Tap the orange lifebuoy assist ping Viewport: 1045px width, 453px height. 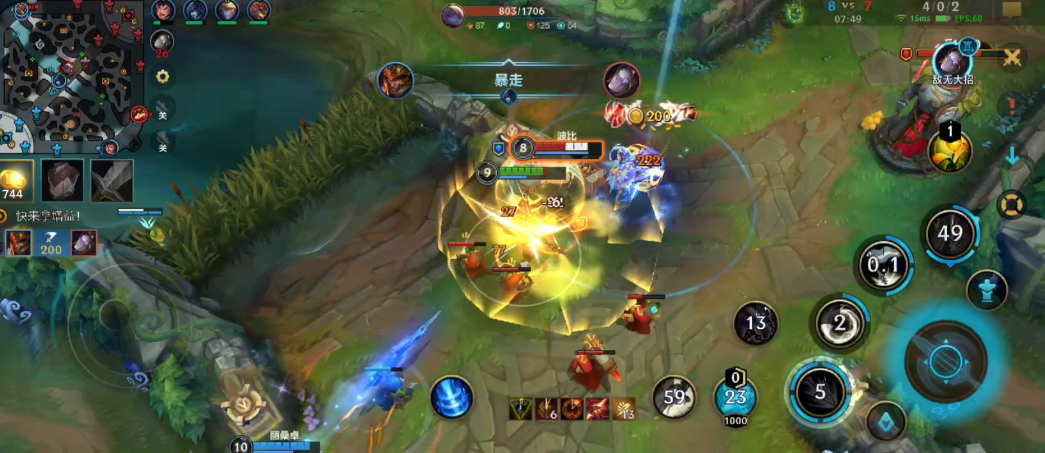click(x=1012, y=205)
